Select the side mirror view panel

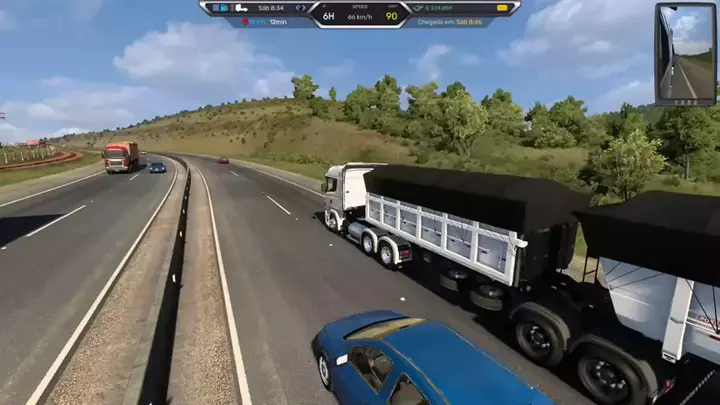pyautogui.click(x=685, y=53)
